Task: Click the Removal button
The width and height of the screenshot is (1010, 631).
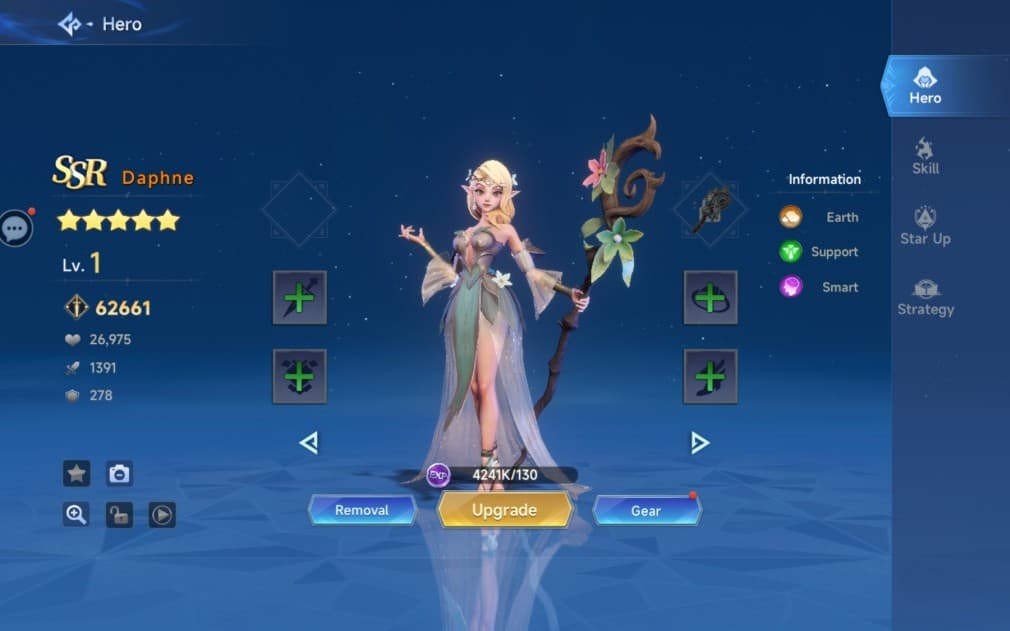Action: point(362,510)
